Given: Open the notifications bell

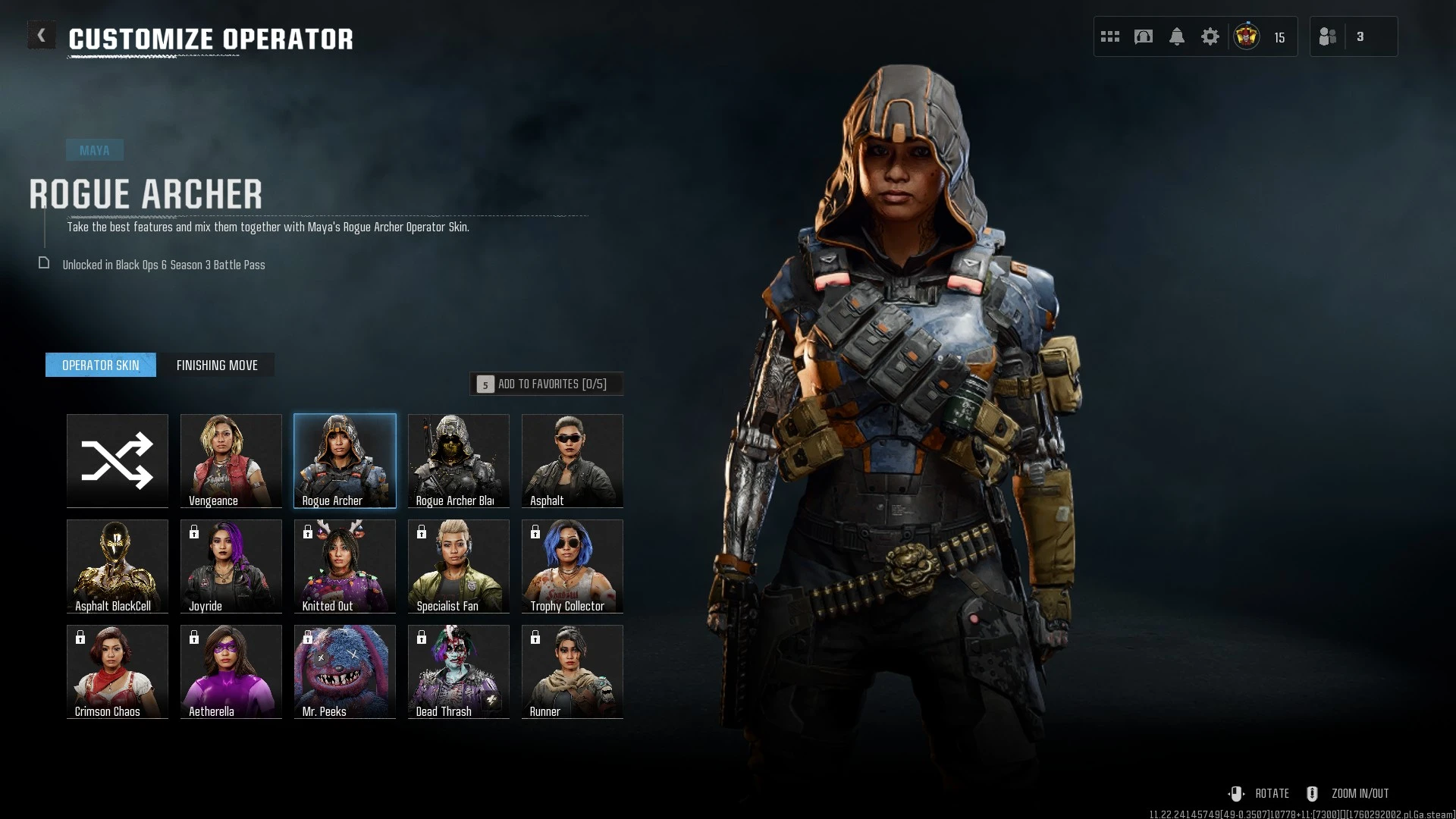Looking at the screenshot, I should point(1177,36).
